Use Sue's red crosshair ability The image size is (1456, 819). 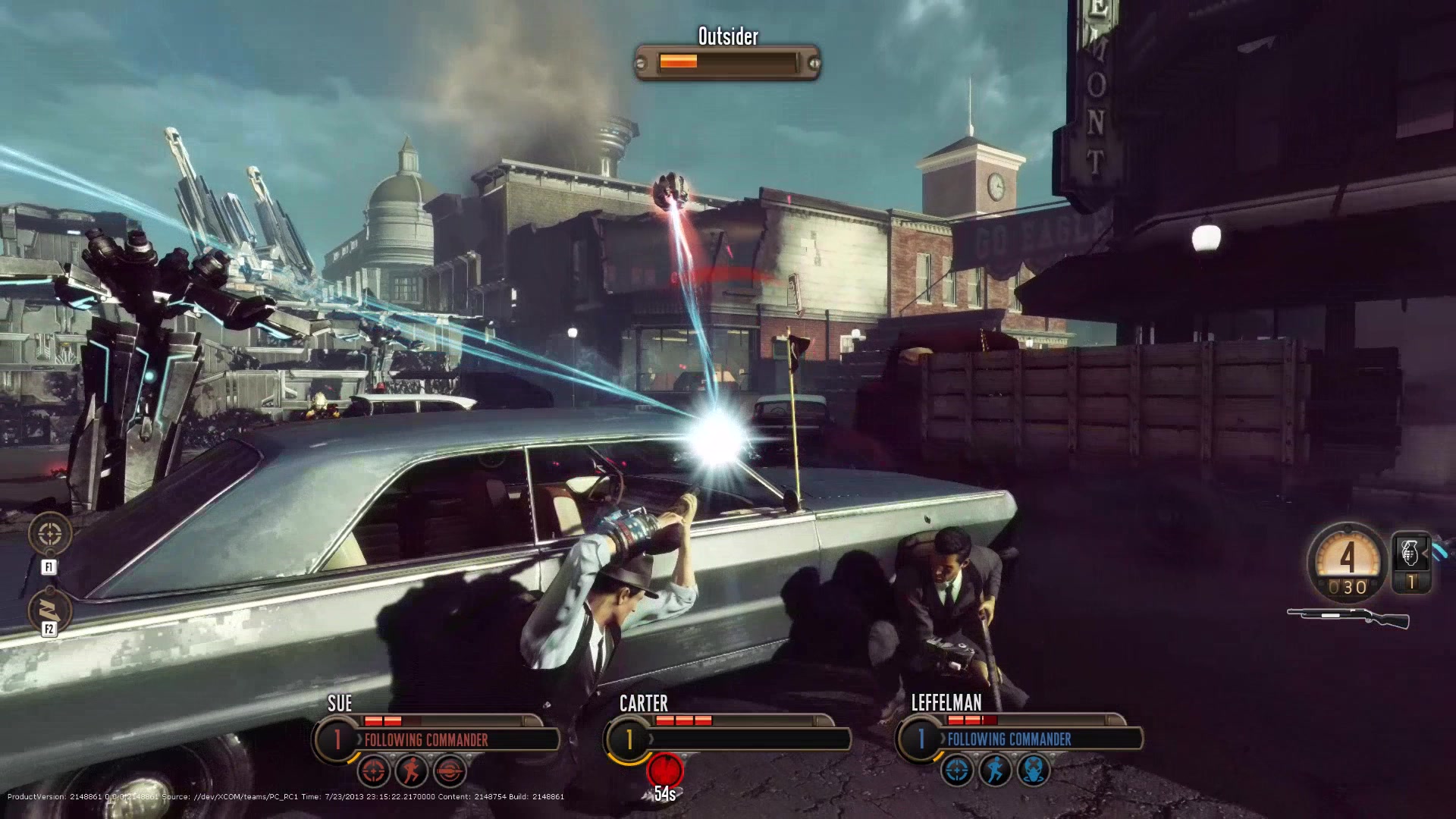tap(373, 771)
